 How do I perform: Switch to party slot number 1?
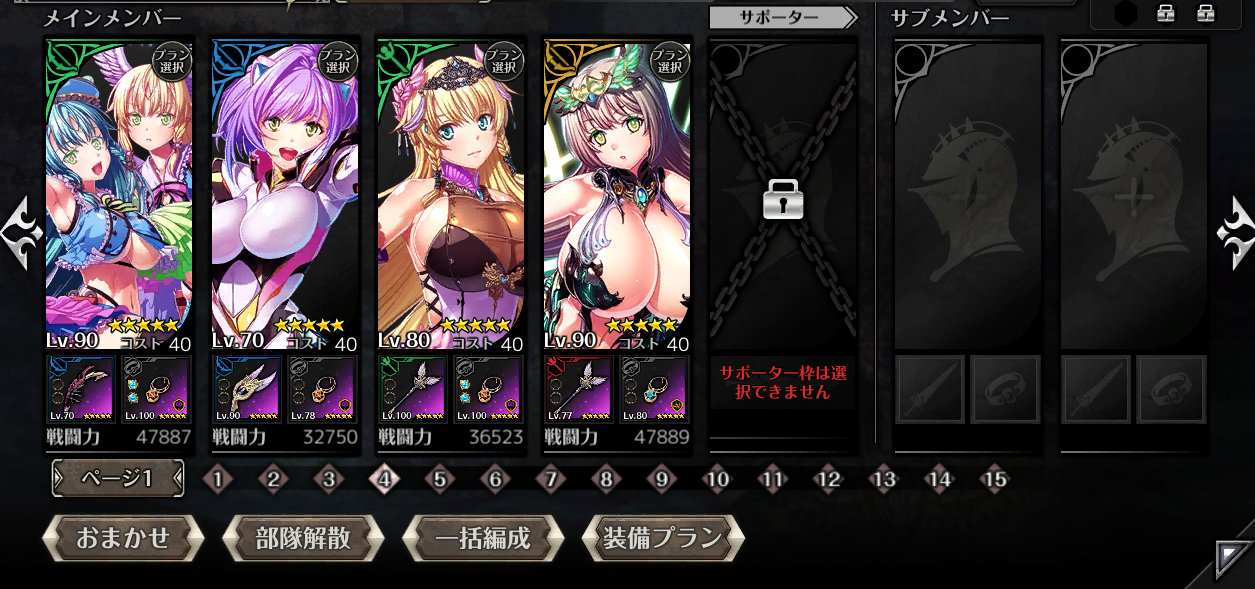pos(217,480)
